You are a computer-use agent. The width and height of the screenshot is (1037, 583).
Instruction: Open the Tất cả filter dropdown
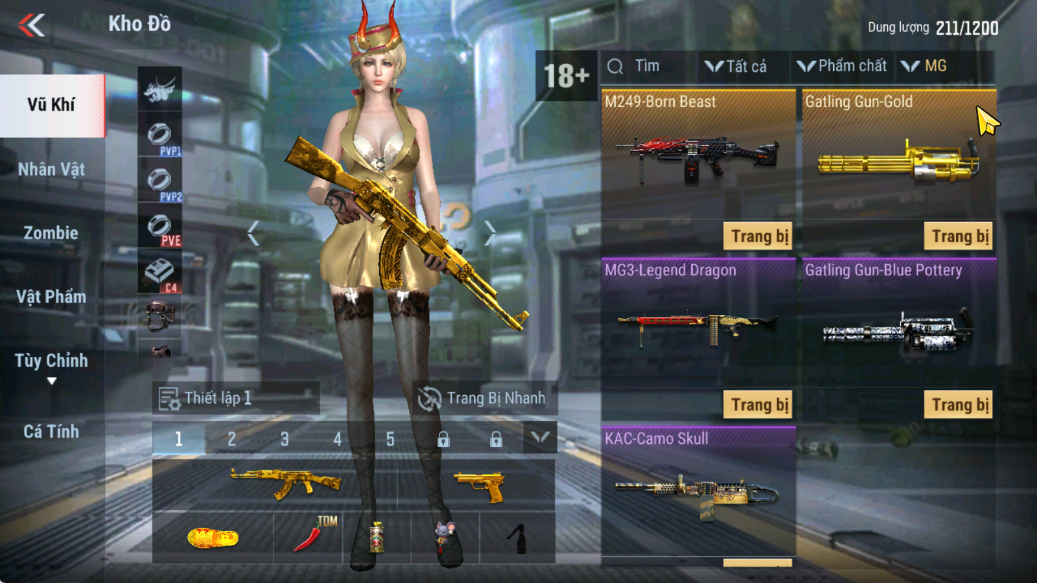[x=735, y=67]
